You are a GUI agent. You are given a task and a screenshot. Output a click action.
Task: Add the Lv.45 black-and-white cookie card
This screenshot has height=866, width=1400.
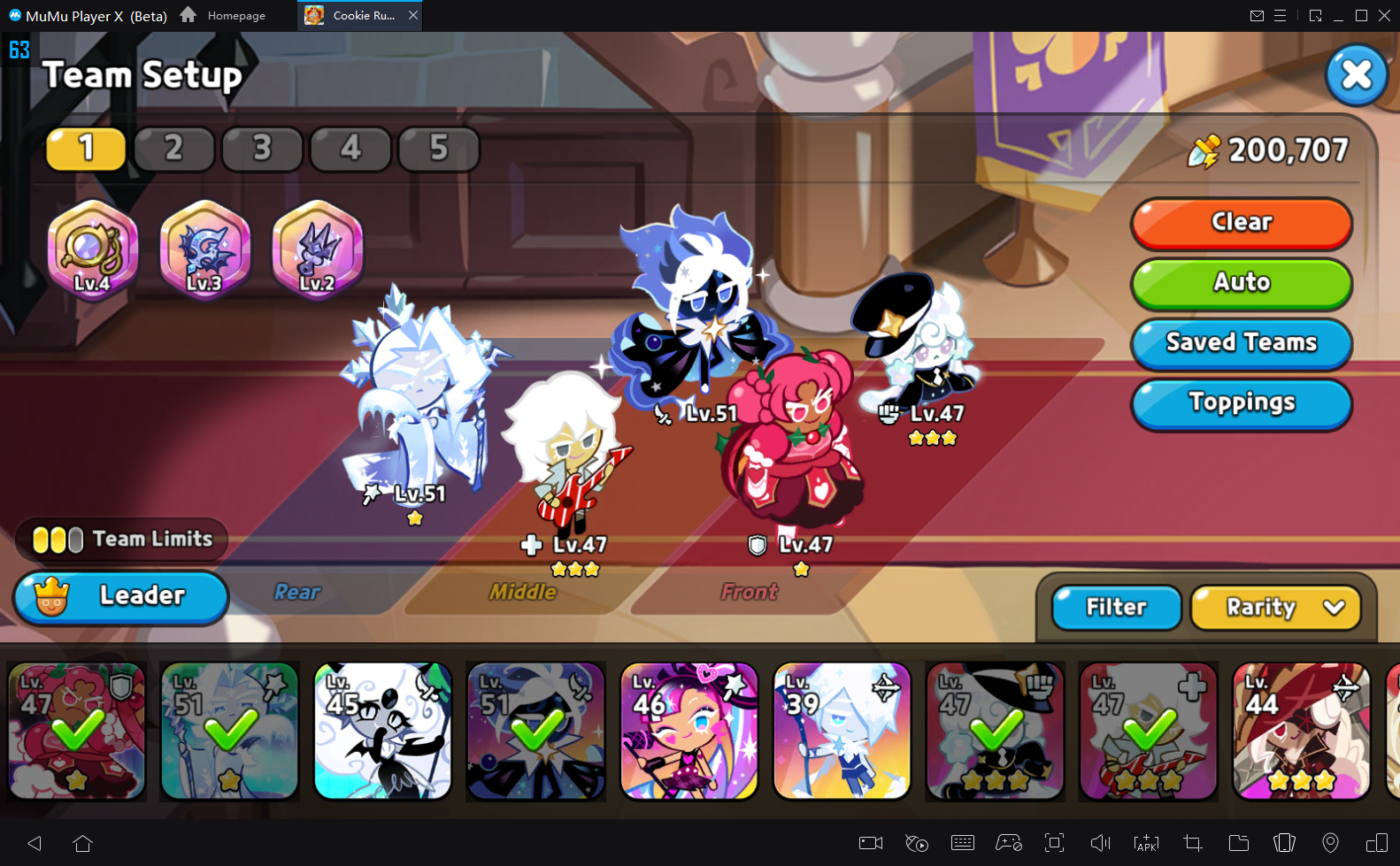(383, 731)
